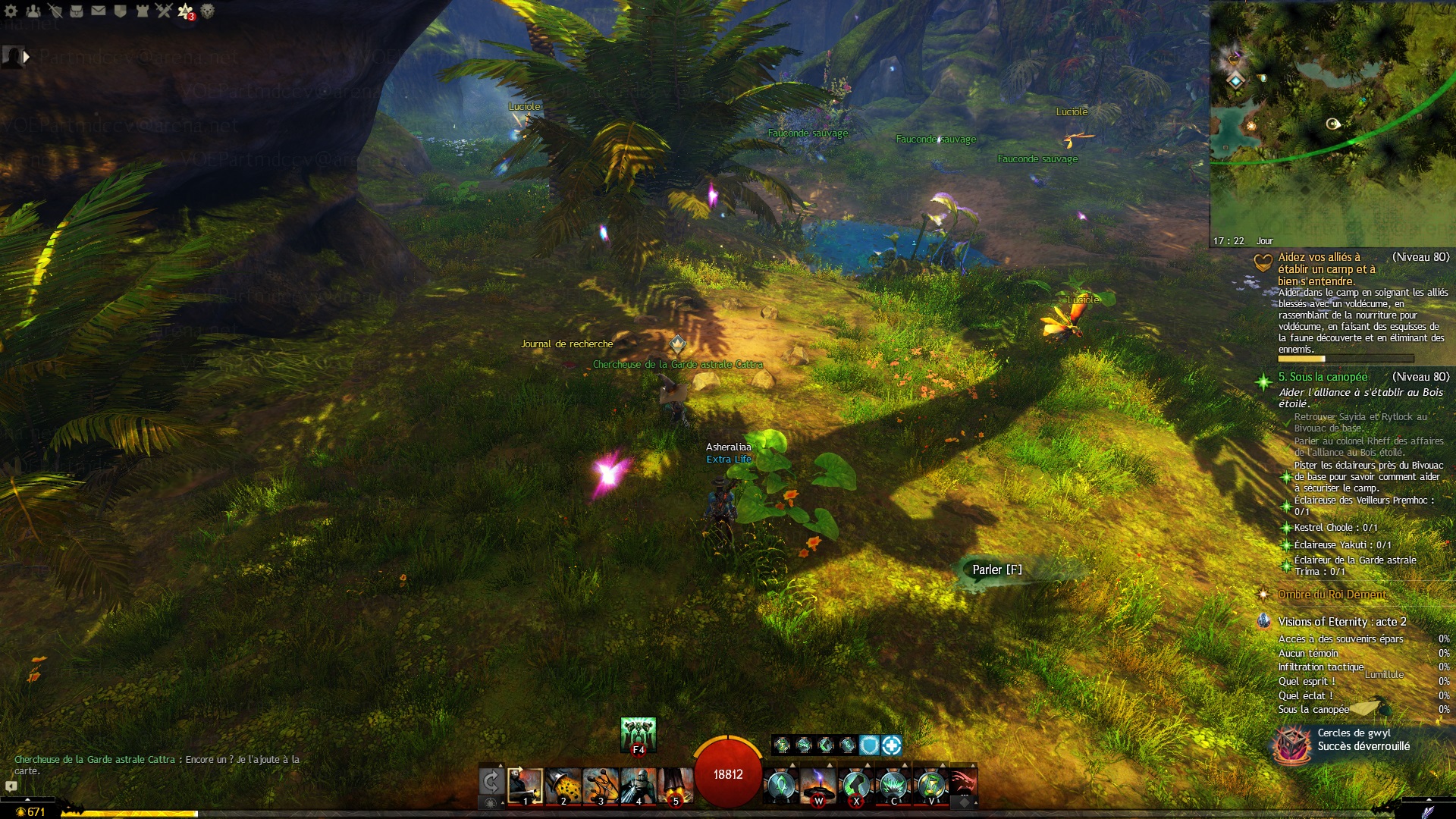Click the weapon swap arrow button

(x=491, y=781)
